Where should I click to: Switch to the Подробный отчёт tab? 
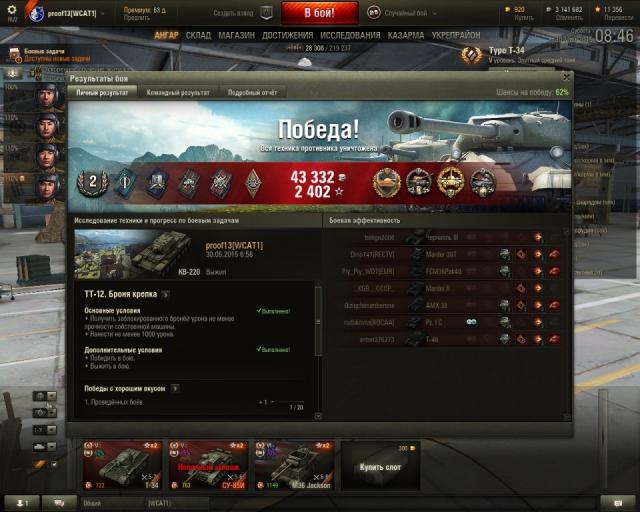pyautogui.click(x=251, y=93)
